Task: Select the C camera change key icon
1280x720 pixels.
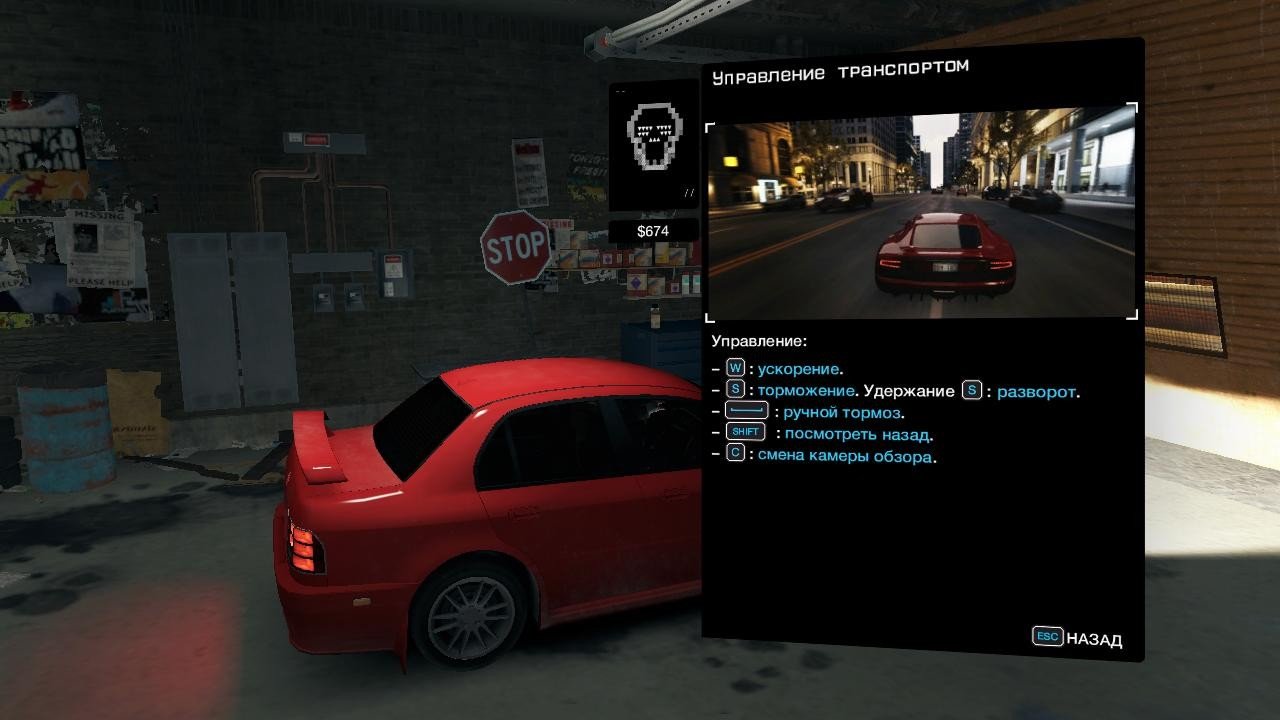Action: coord(735,453)
